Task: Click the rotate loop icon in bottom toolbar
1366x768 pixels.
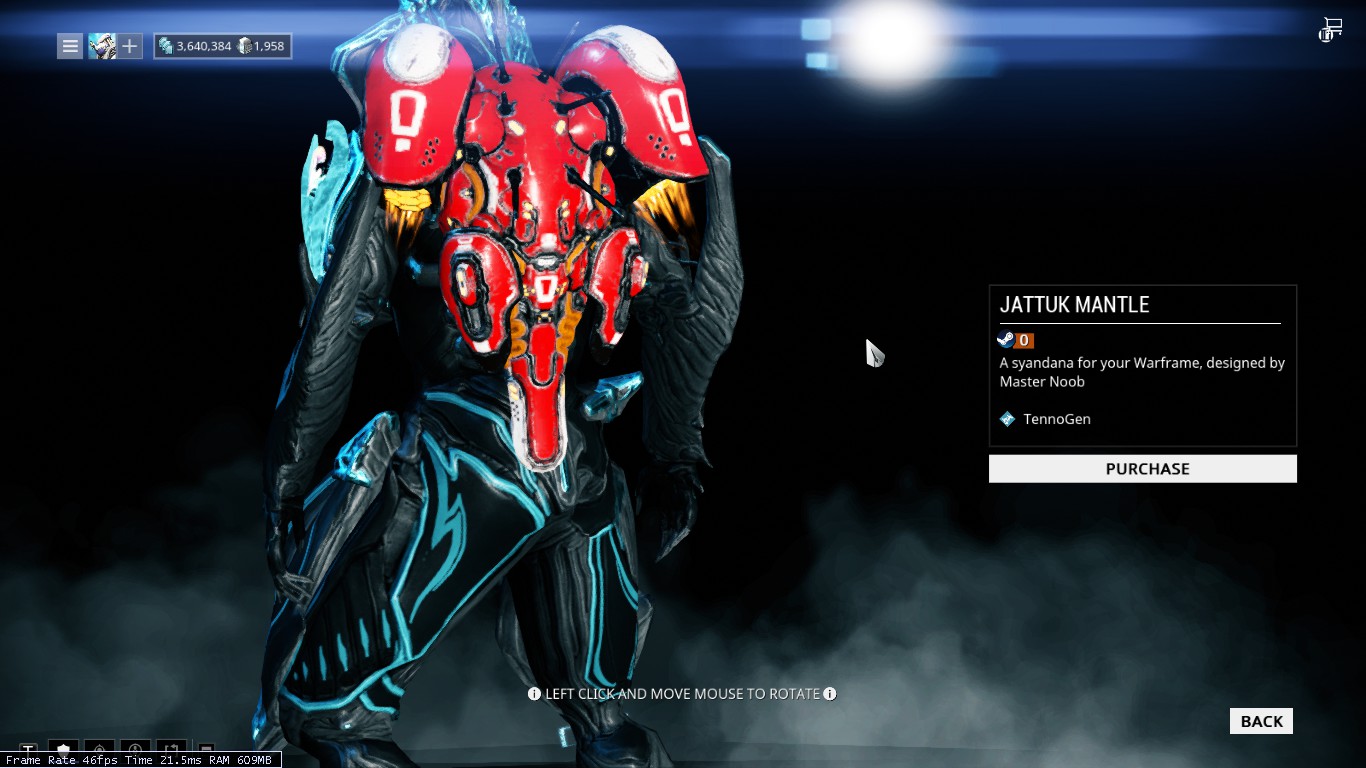Action: (x=171, y=748)
